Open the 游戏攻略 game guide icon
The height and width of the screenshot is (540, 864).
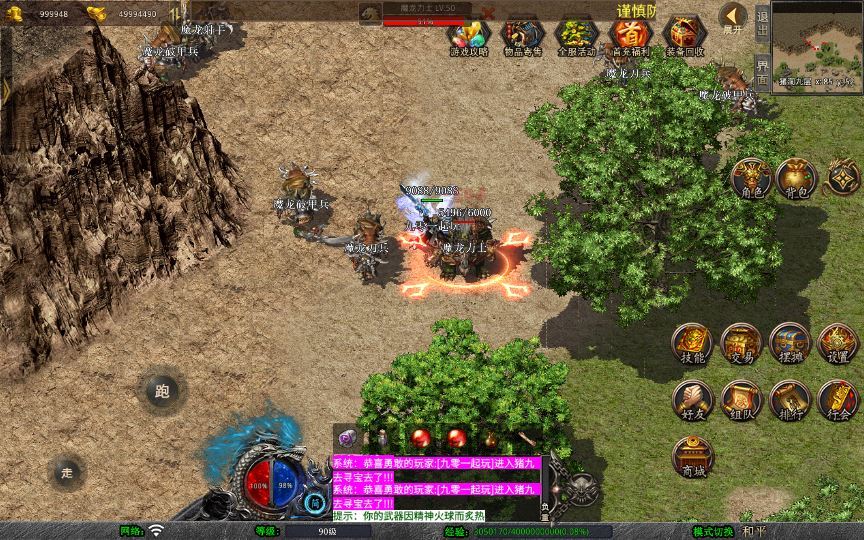[x=469, y=36]
